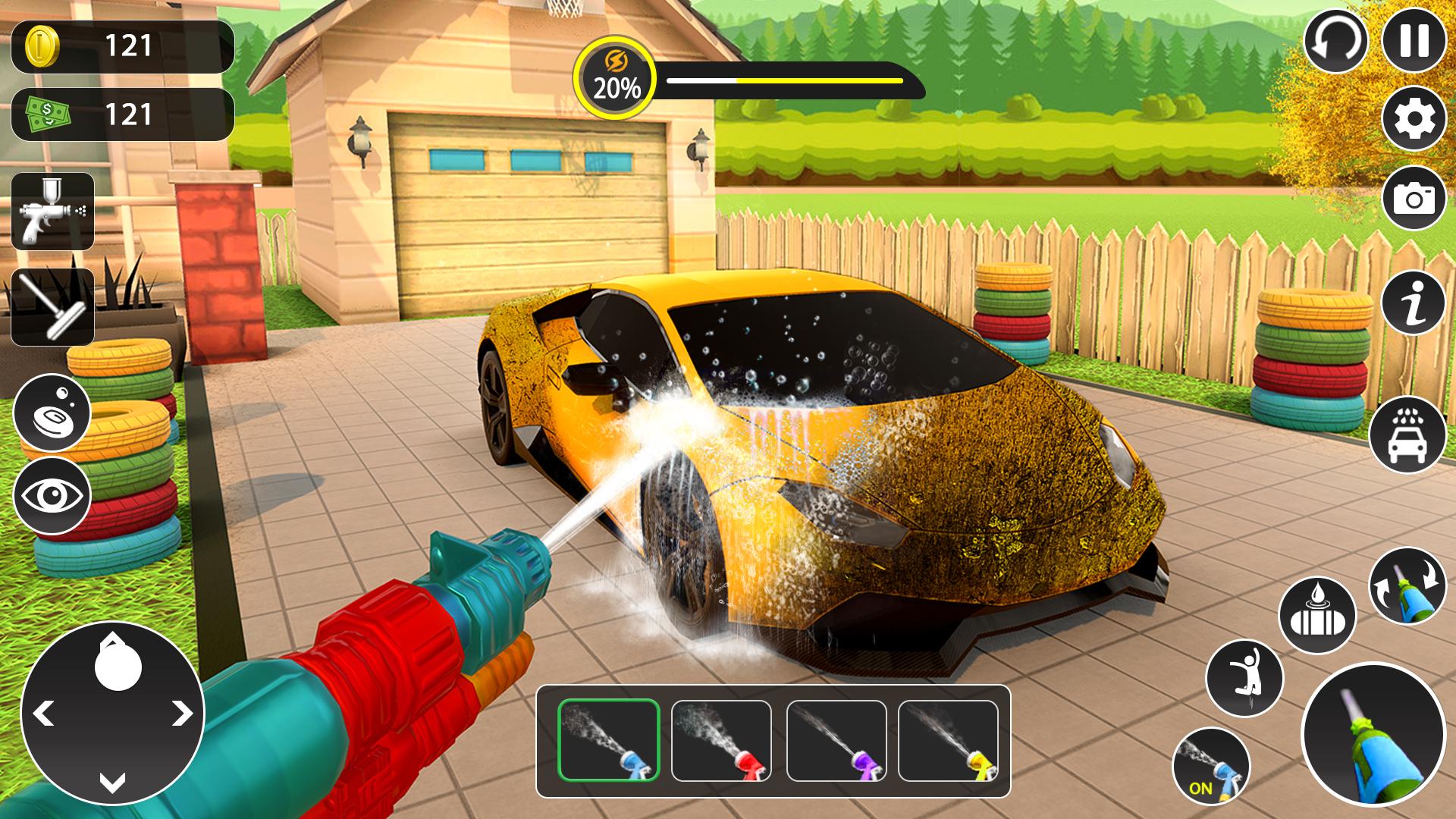Open the info button
Viewport: 1456px width, 819px height.
click(x=1414, y=302)
